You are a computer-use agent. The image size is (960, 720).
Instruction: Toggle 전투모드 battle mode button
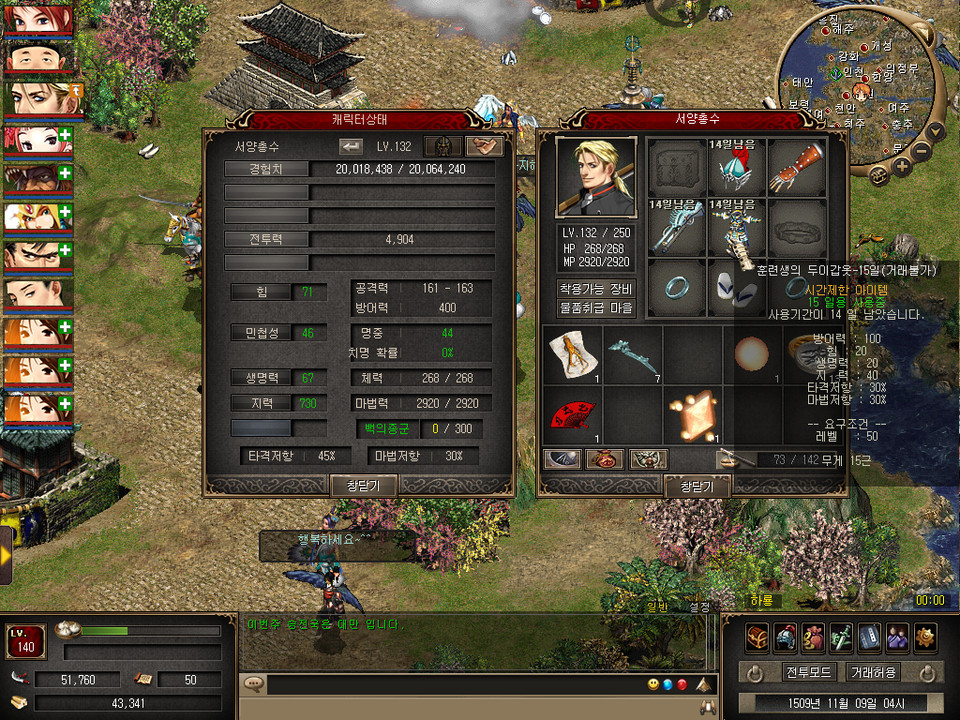coord(802,672)
